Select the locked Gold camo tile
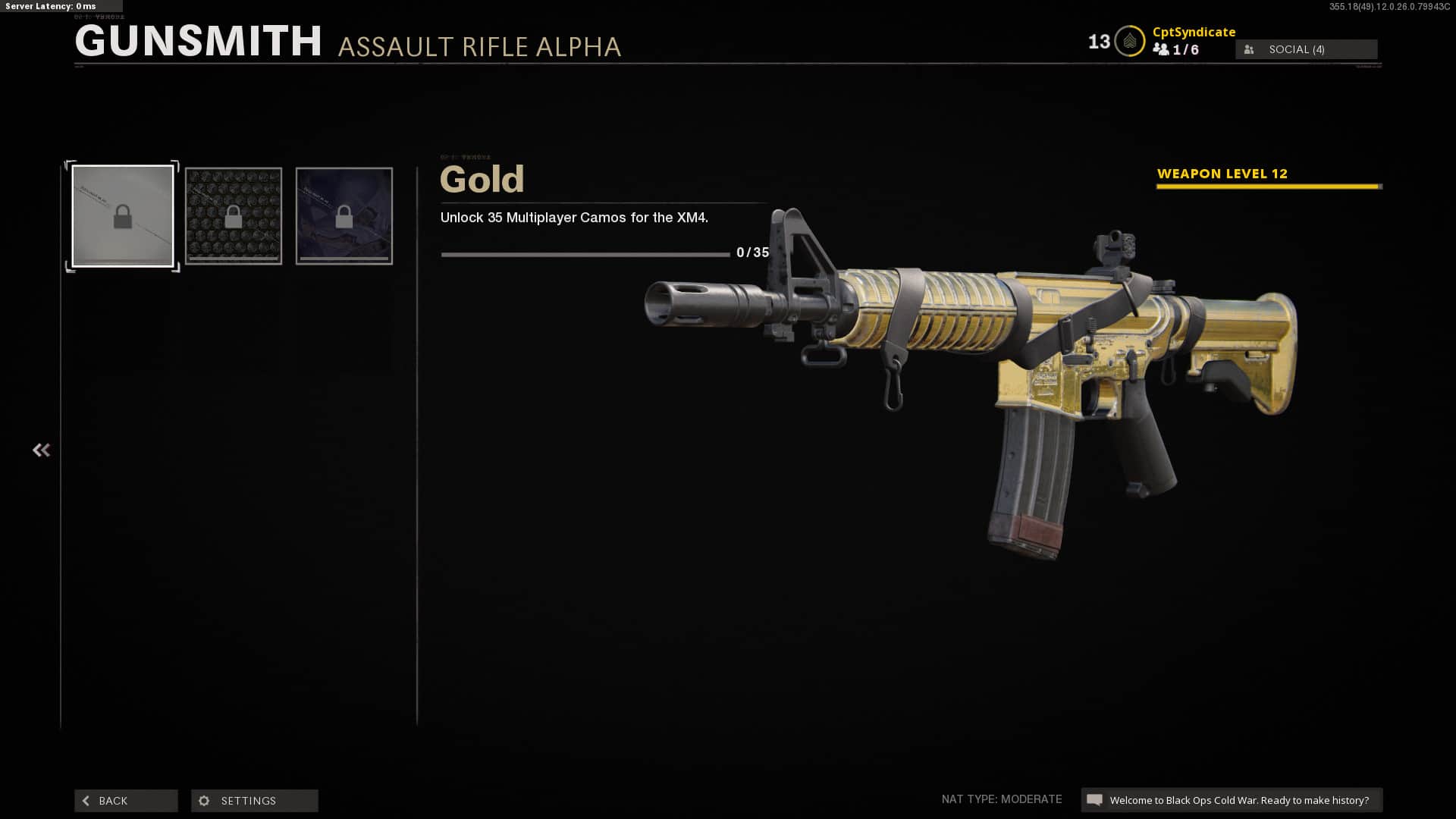 [123, 217]
